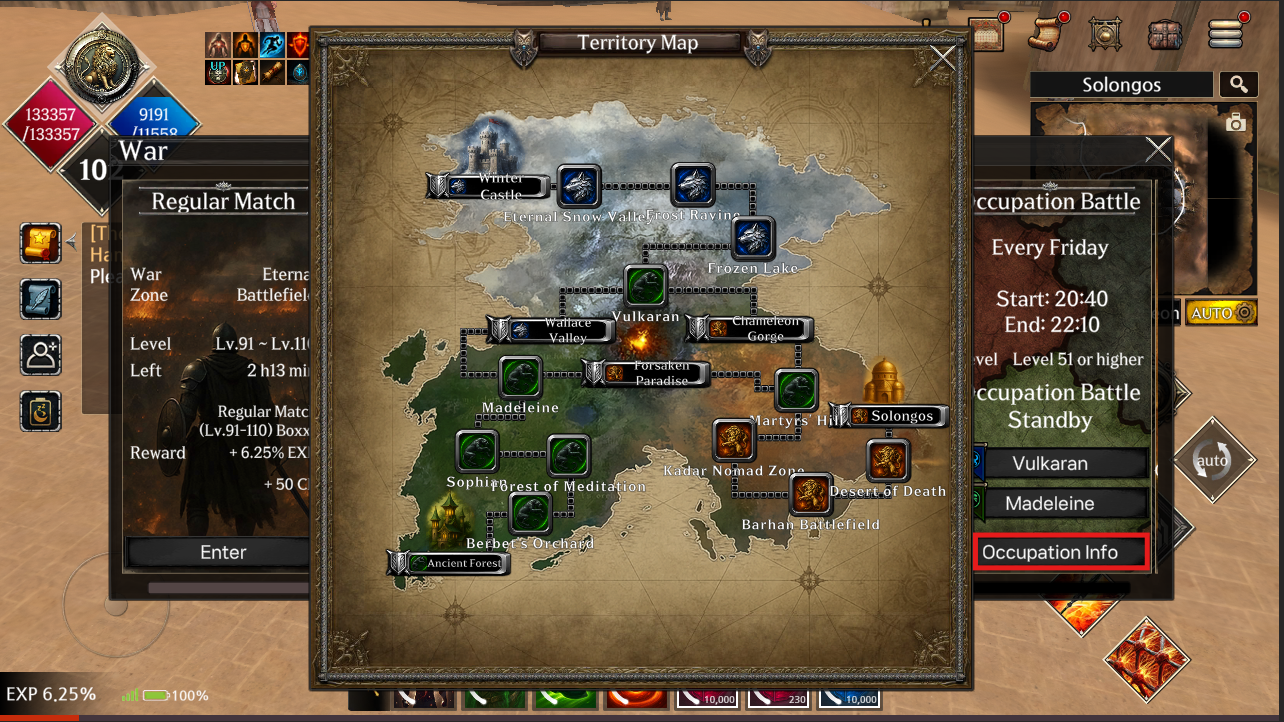Image resolution: width=1284 pixels, height=722 pixels.
Task: Enter the Regular Match
Action: (x=223, y=552)
